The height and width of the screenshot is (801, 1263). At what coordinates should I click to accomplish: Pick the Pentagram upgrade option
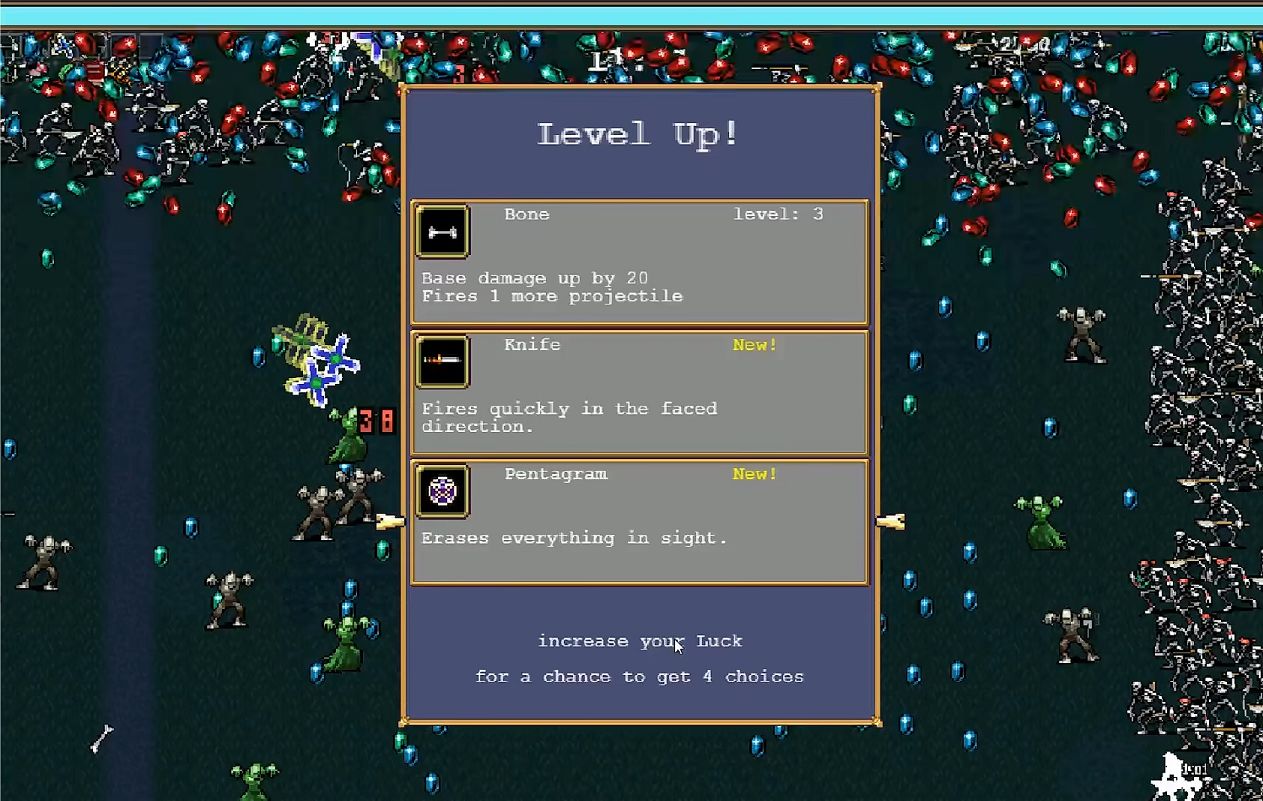click(639, 521)
